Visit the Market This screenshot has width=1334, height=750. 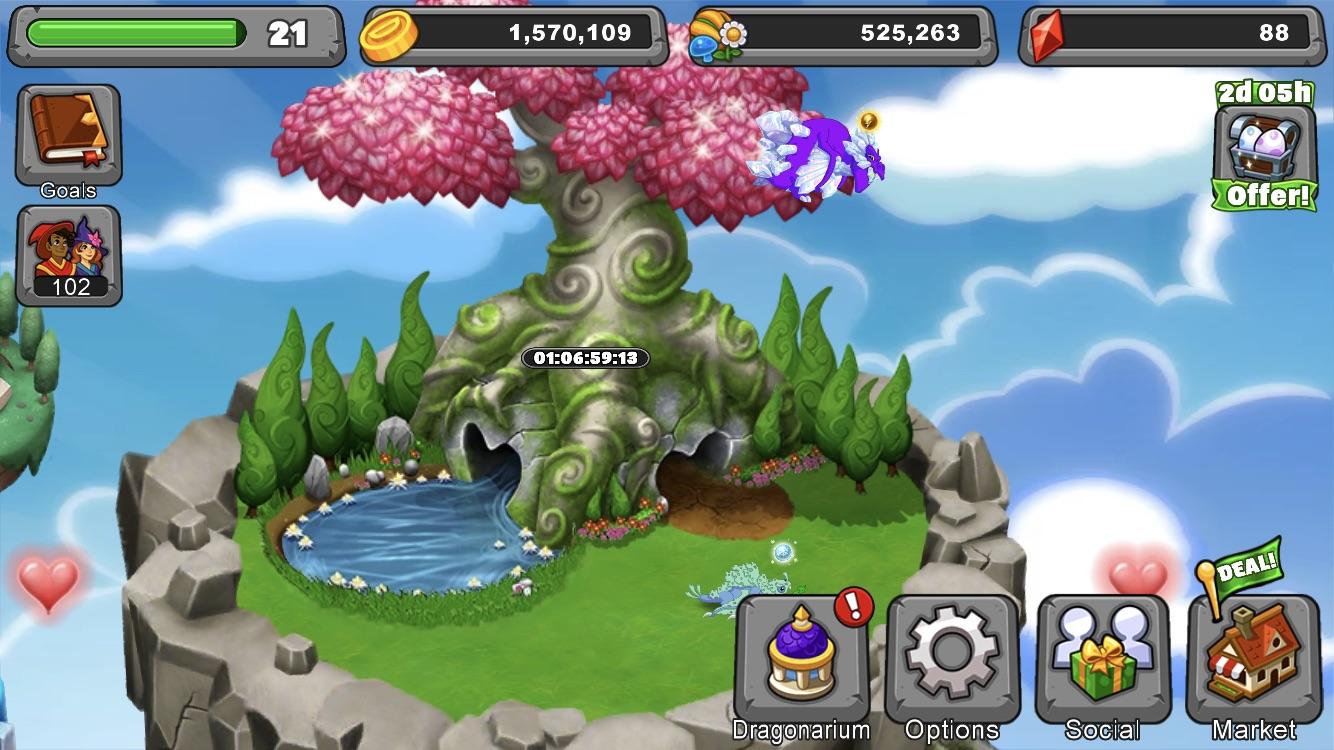pos(1253,660)
